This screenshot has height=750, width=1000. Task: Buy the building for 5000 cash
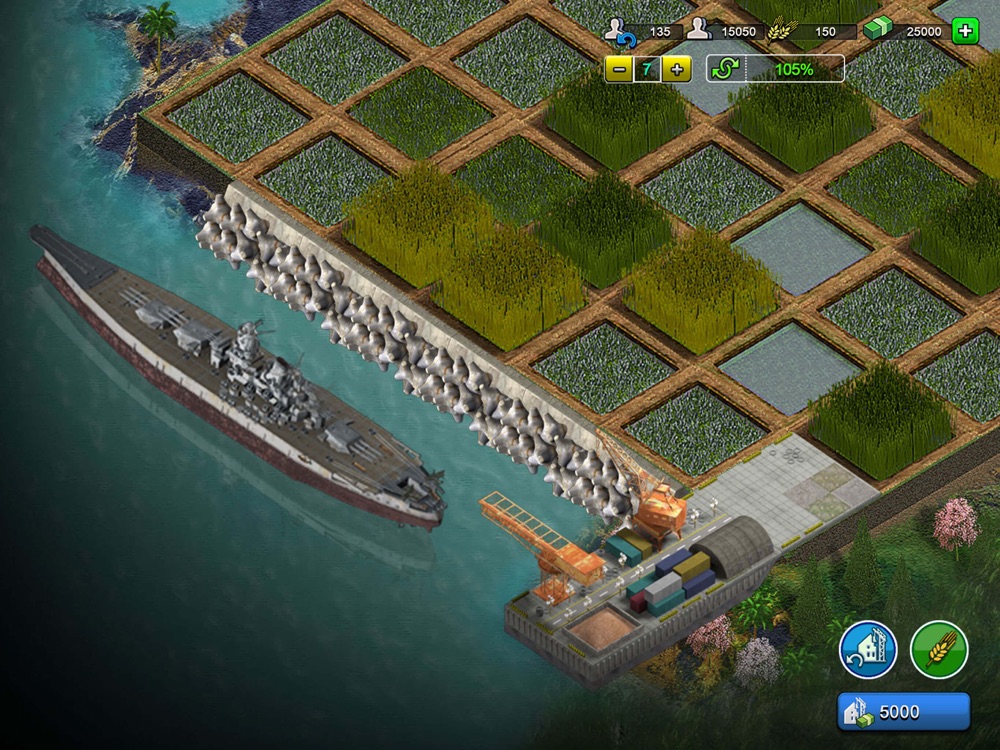[x=903, y=712]
